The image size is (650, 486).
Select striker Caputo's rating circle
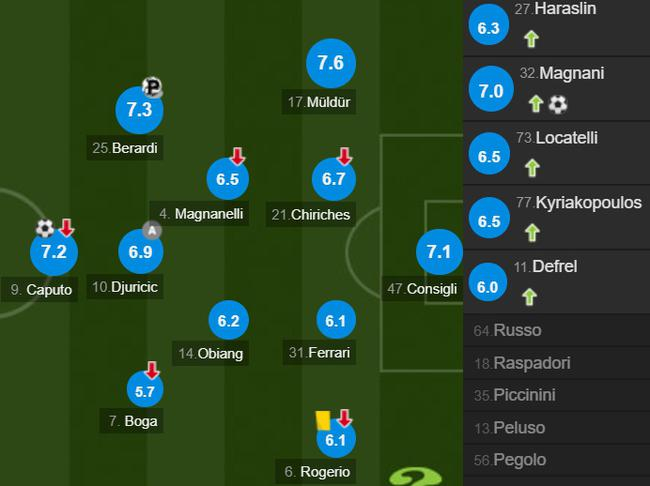[x=53, y=252]
